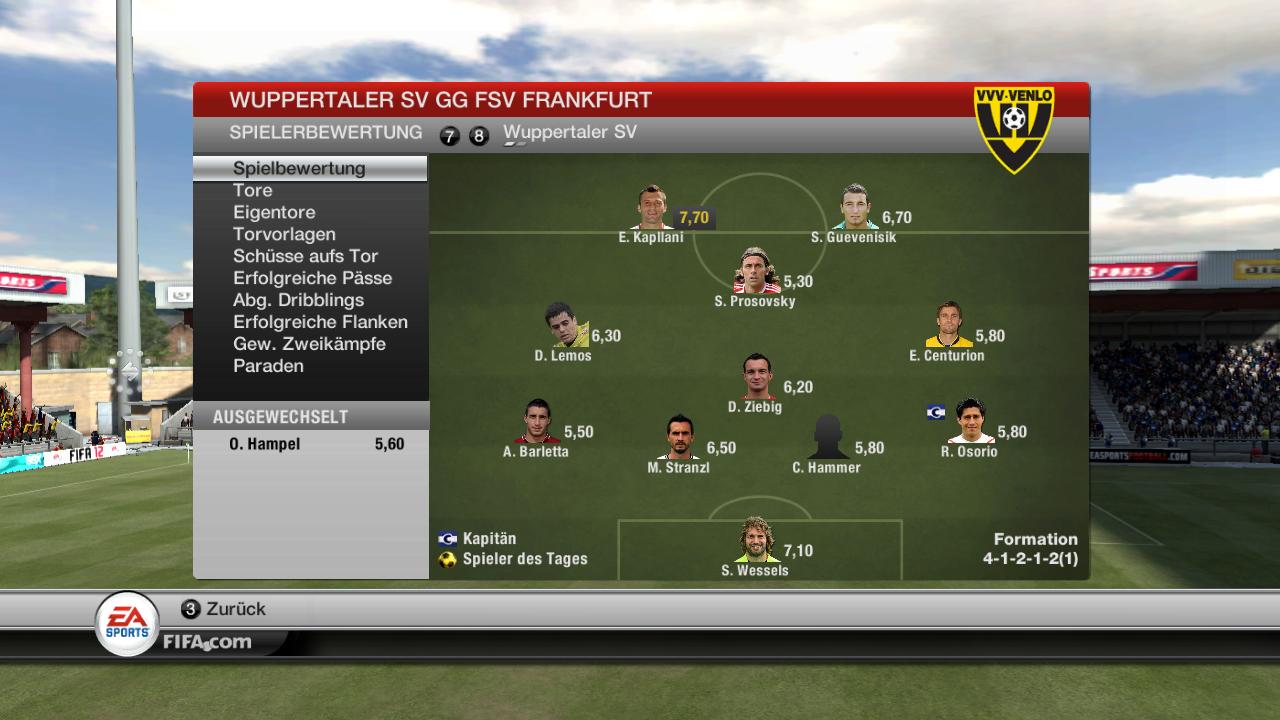Select substituted player O. Hampel row
This screenshot has height=720, width=1280.
pos(310,444)
